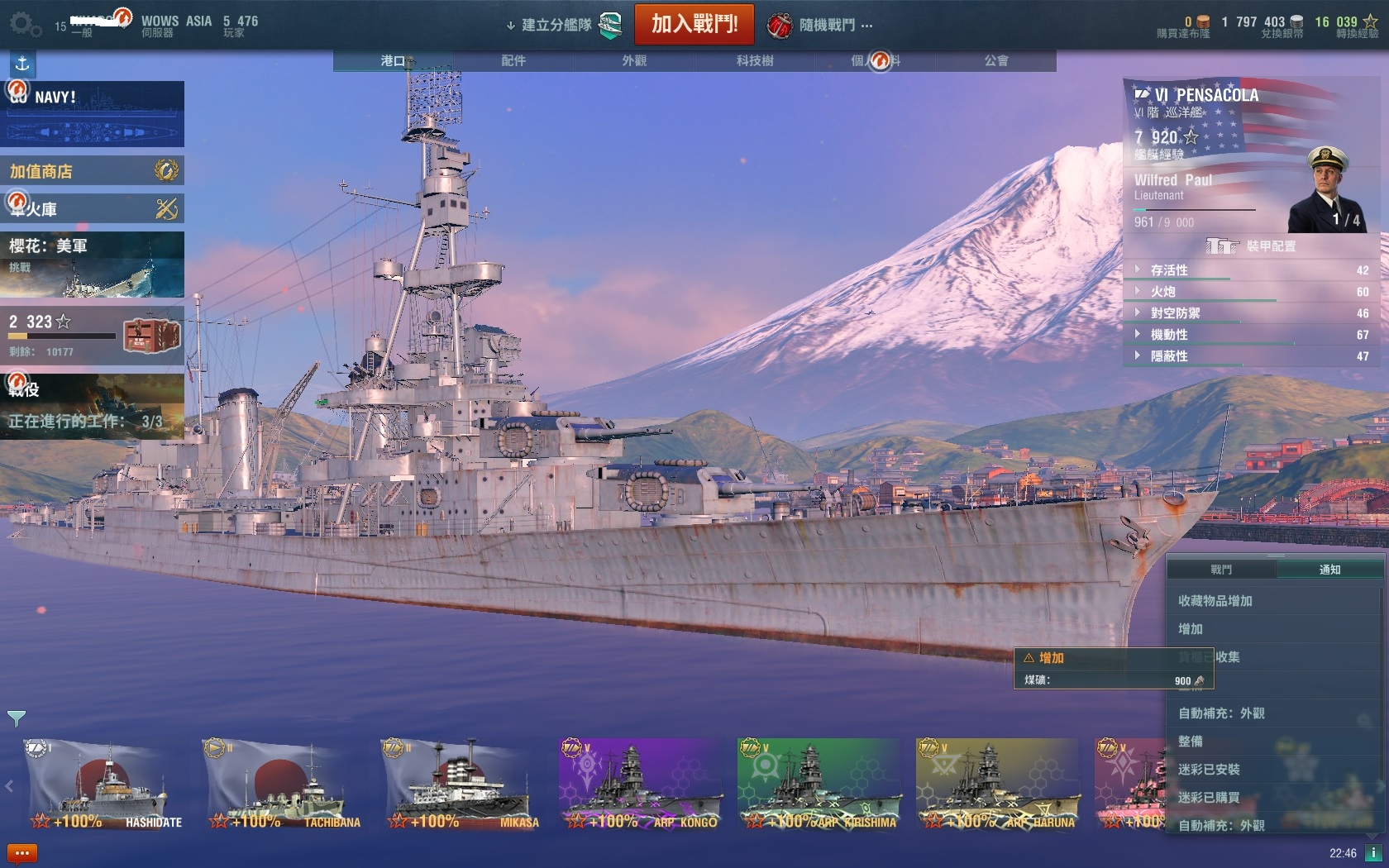Open the GO NAVY! event banner
1389x868 pixels.
pos(92,114)
